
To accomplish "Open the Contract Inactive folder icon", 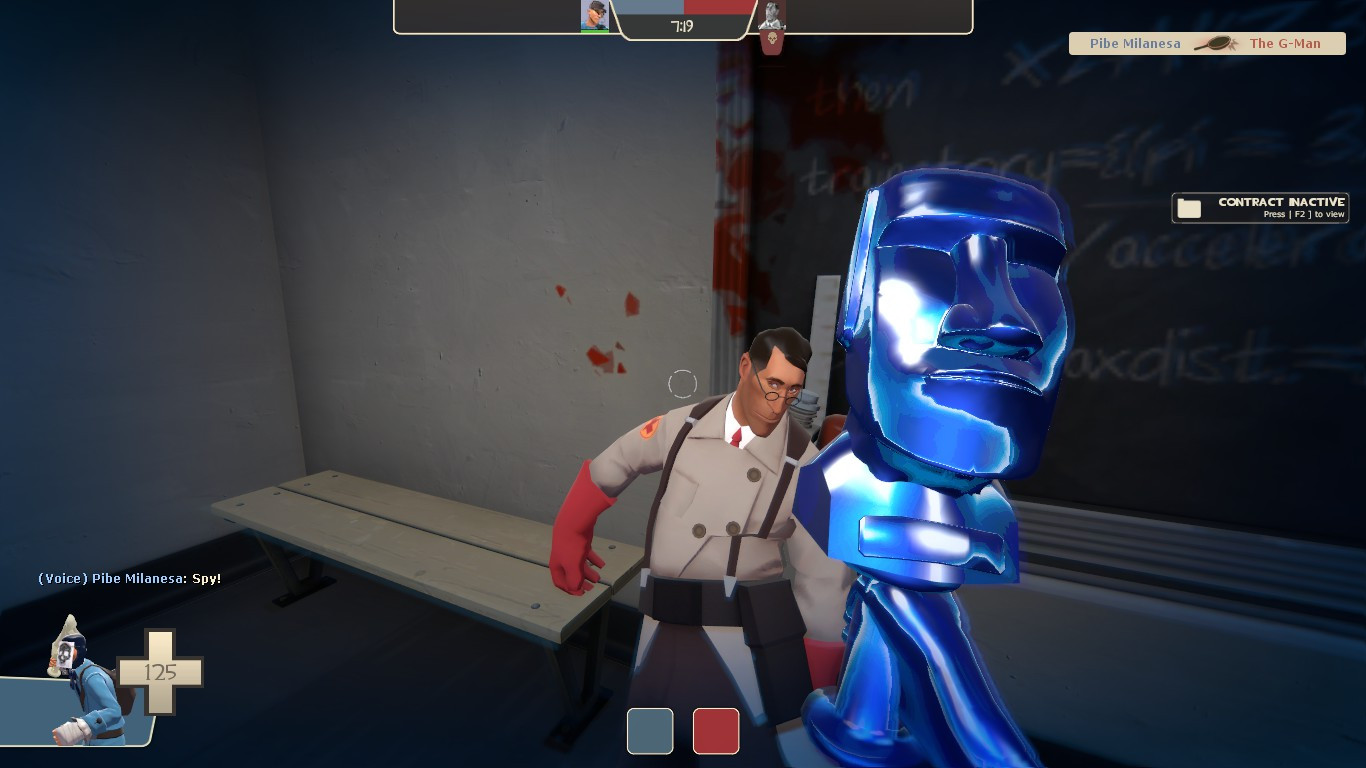I will (1188, 207).
